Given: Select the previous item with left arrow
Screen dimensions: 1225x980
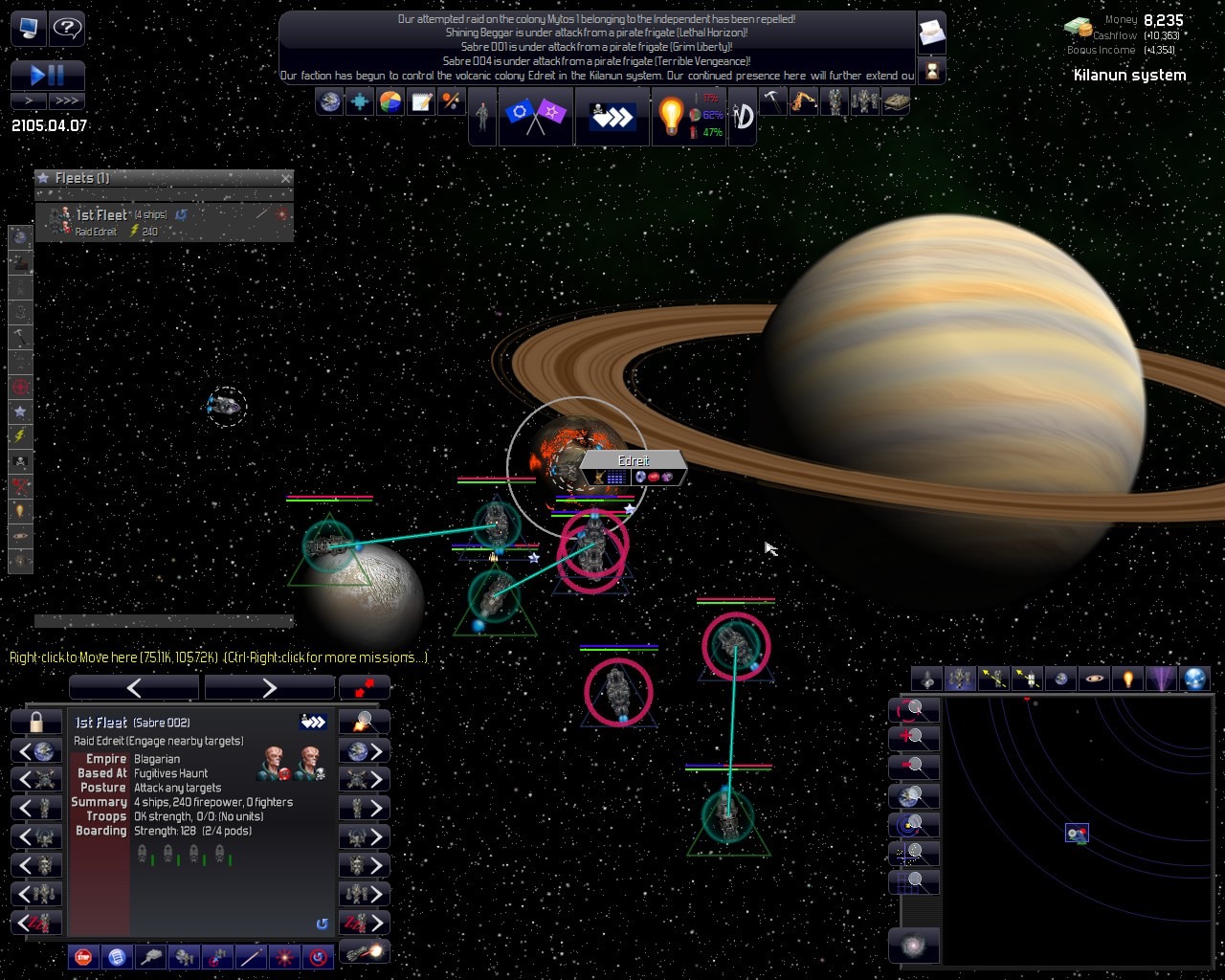Looking at the screenshot, I should point(134,687).
